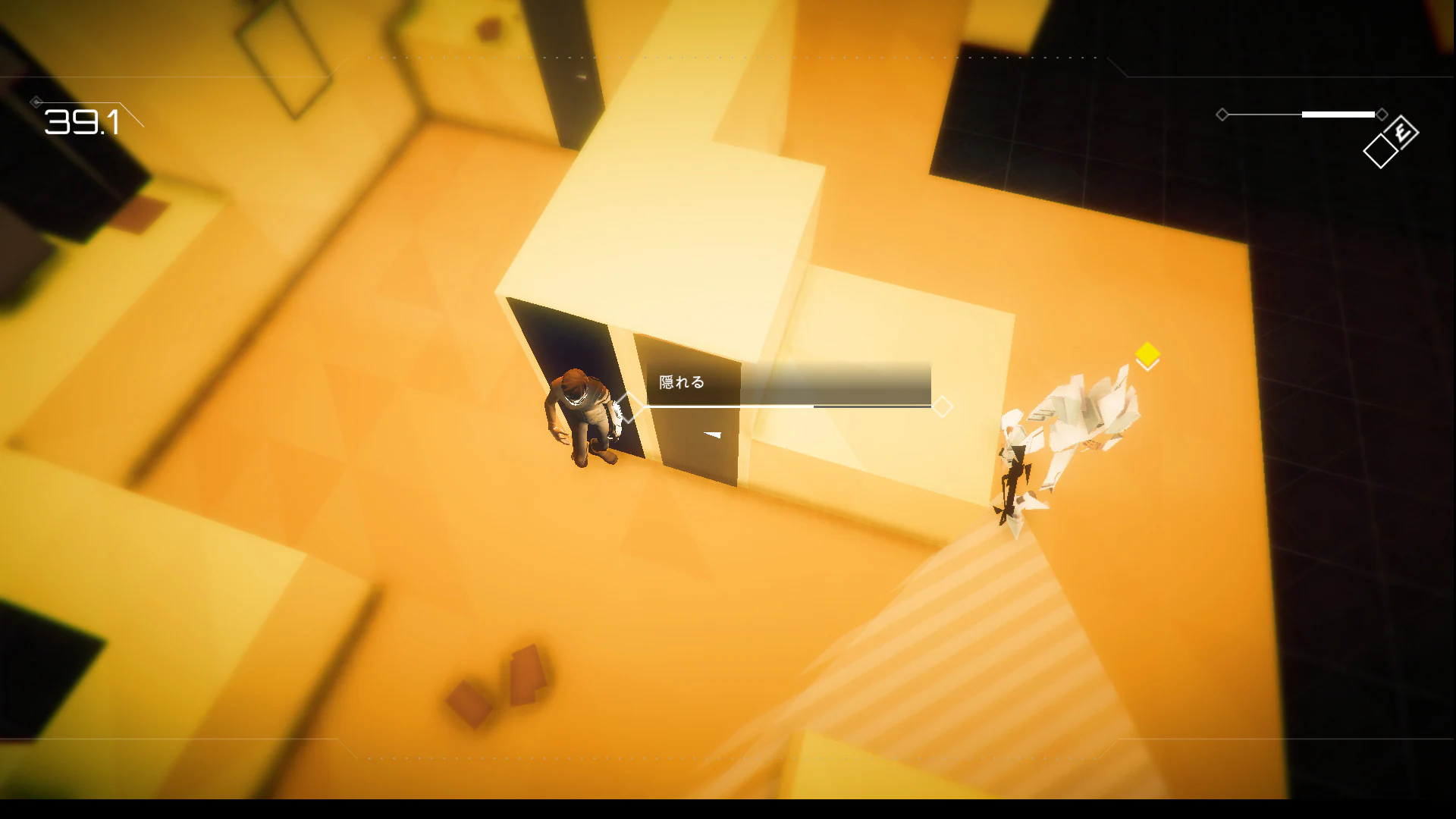Click the diamond at the prompt bar's right end
1456x819 pixels.
coord(943,407)
